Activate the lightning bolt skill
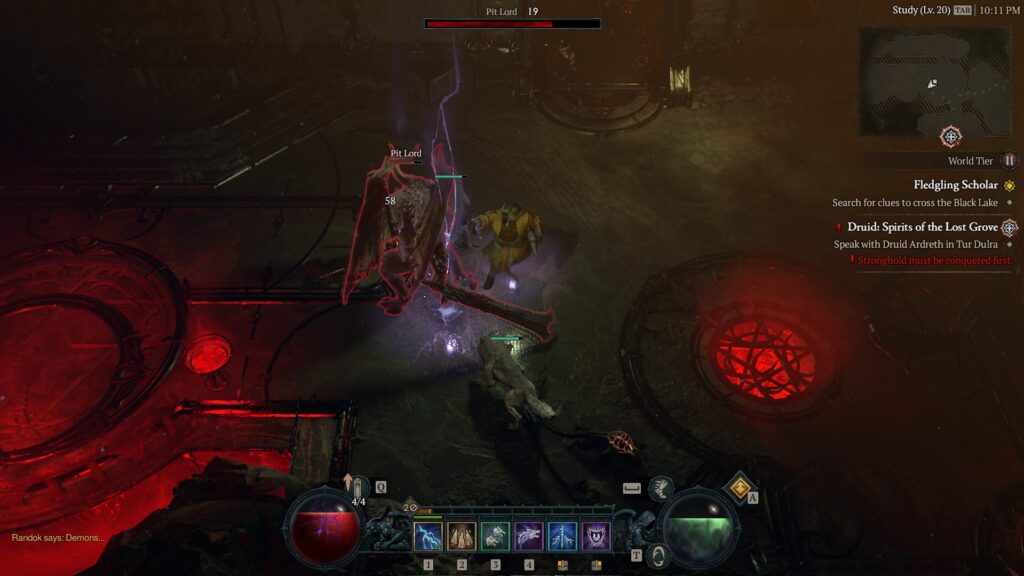This screenshot has width=1024, height=576. (428, 537)
